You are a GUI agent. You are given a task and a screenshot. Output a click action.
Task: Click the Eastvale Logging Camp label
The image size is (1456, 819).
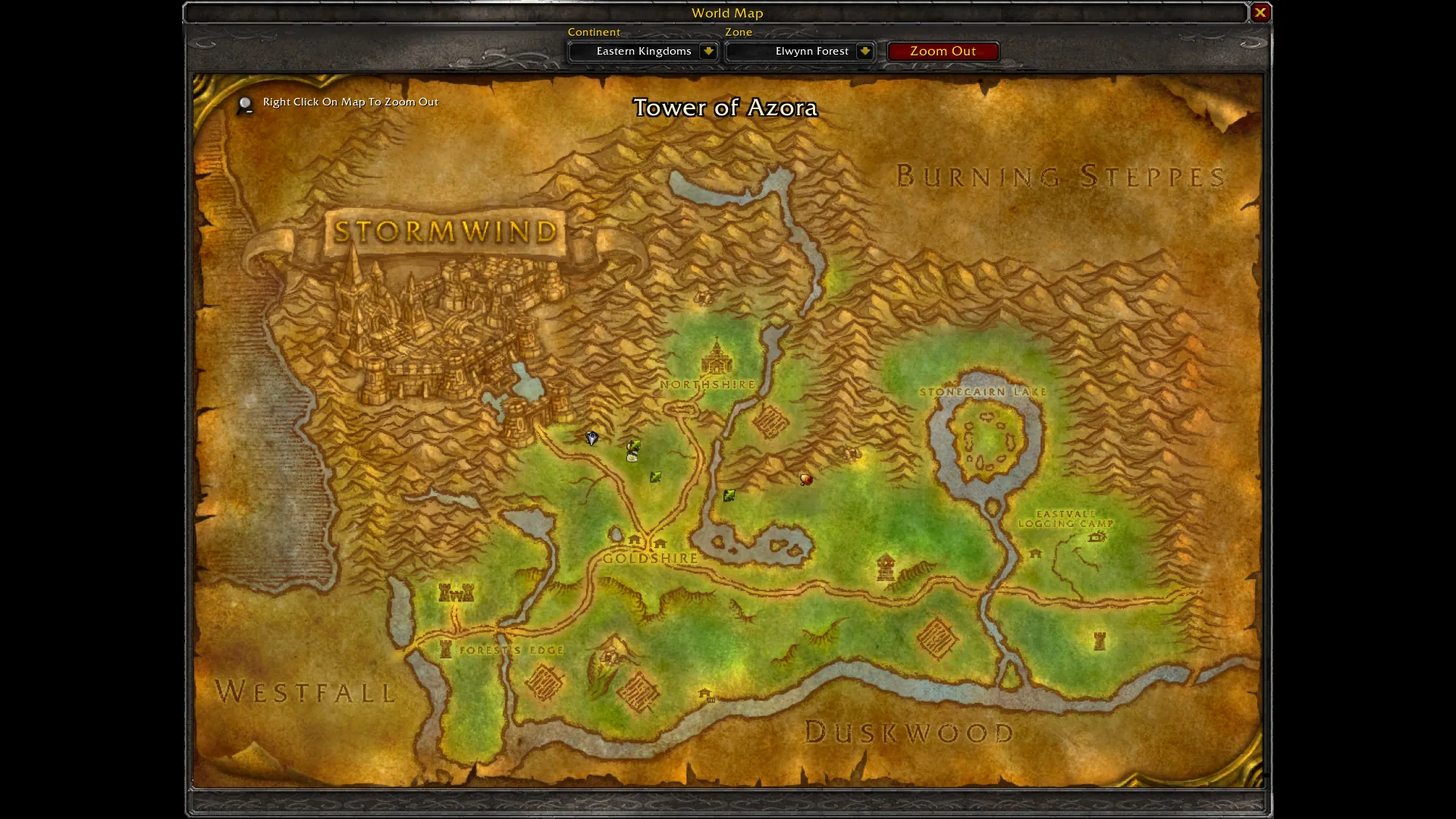[1065, 519]
